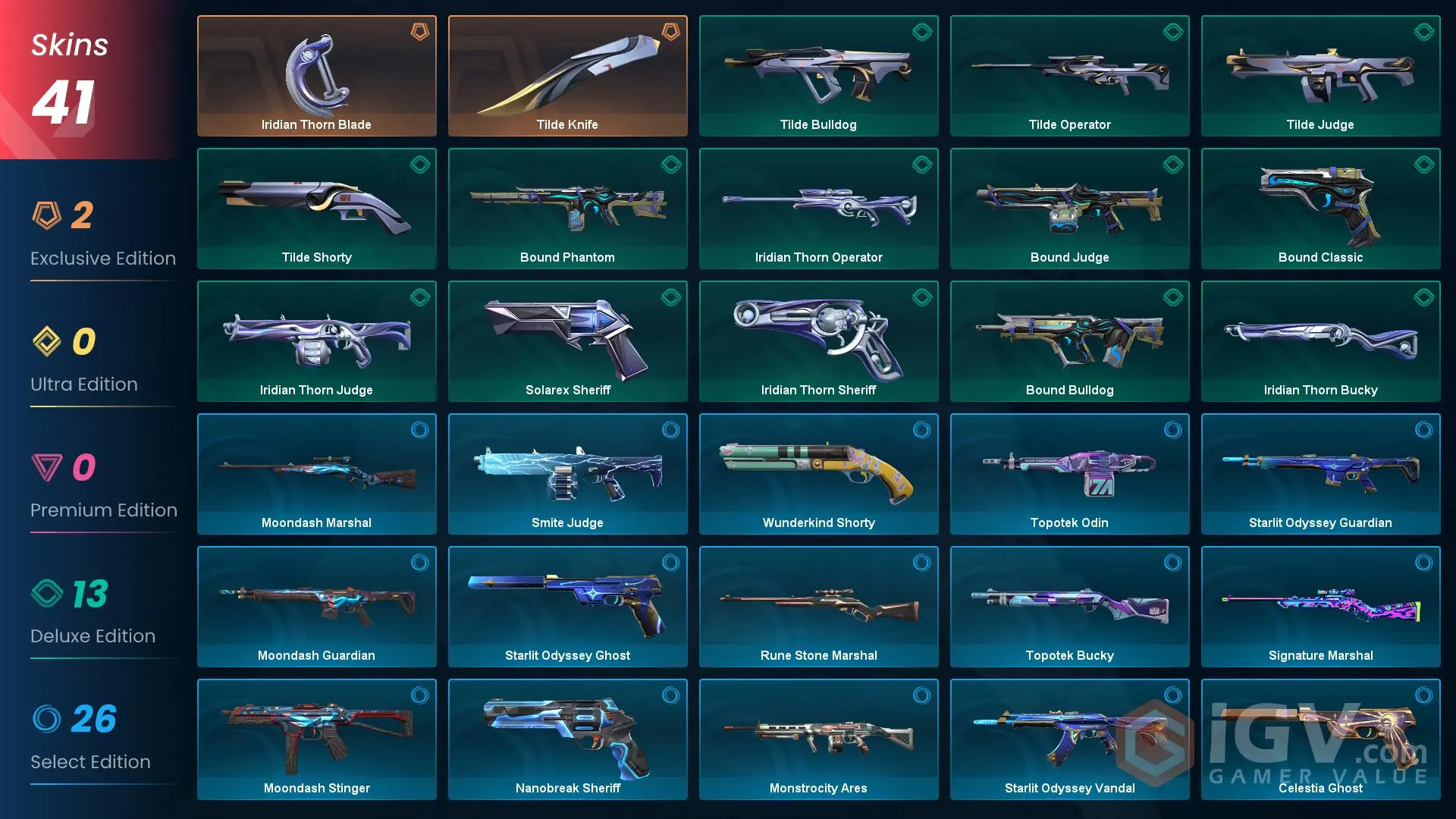Click the Deluxe Edition badge on Iridian Thorn Bucky

coord(1423,297)
